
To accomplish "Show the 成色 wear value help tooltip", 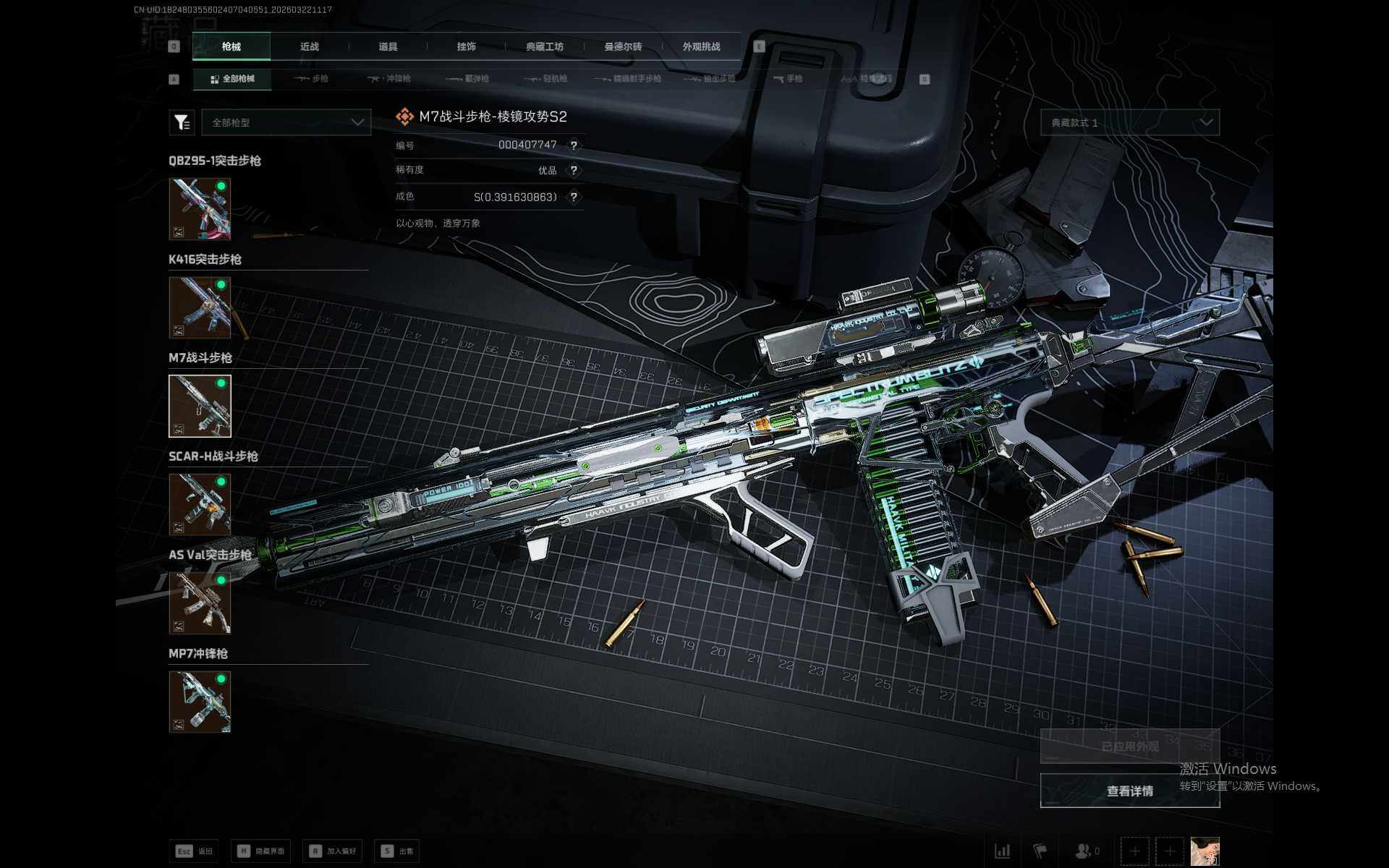I will 574,197.
